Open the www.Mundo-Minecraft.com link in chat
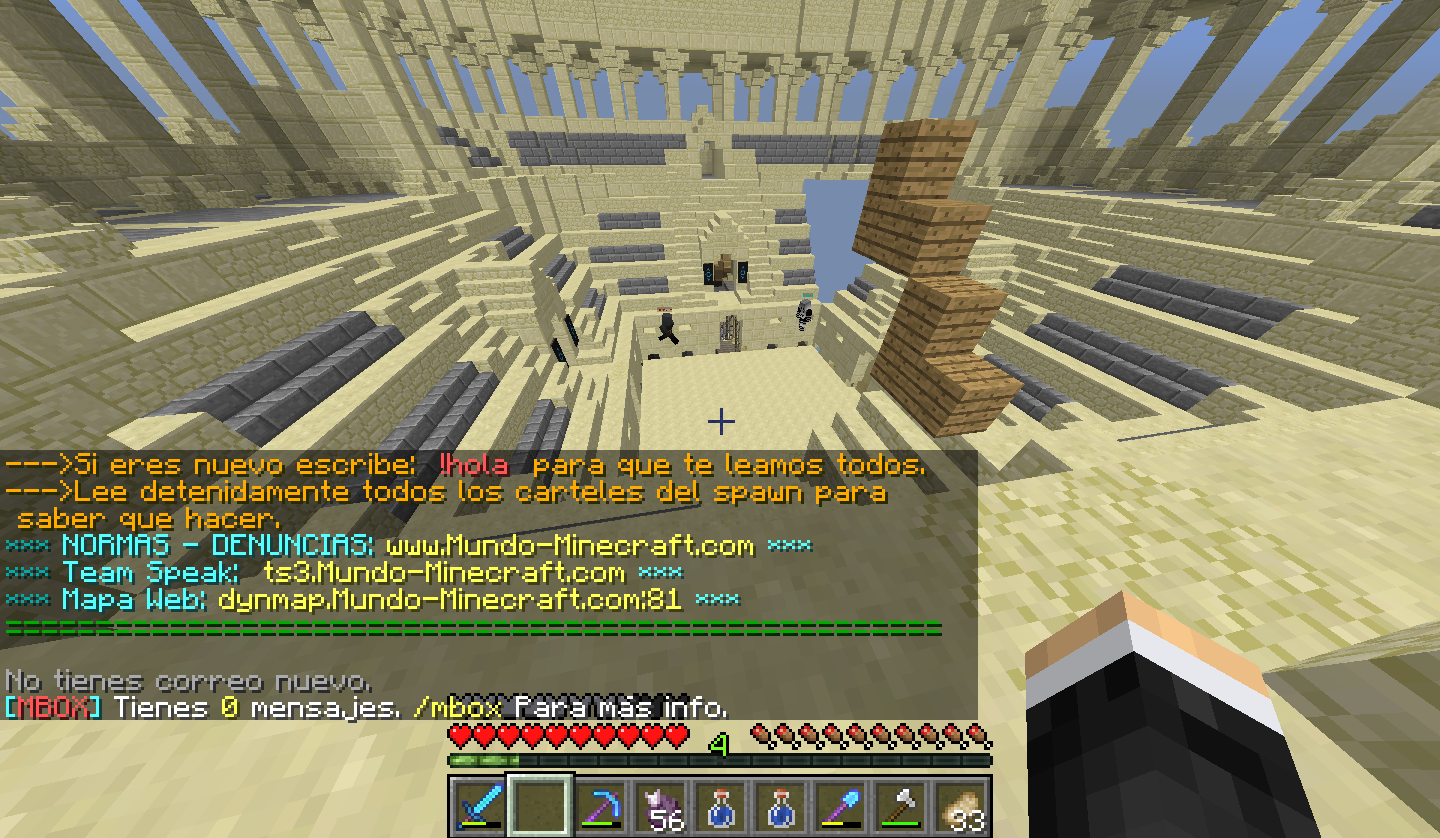This screenshot has width=1440, height=838. point(569,546)
